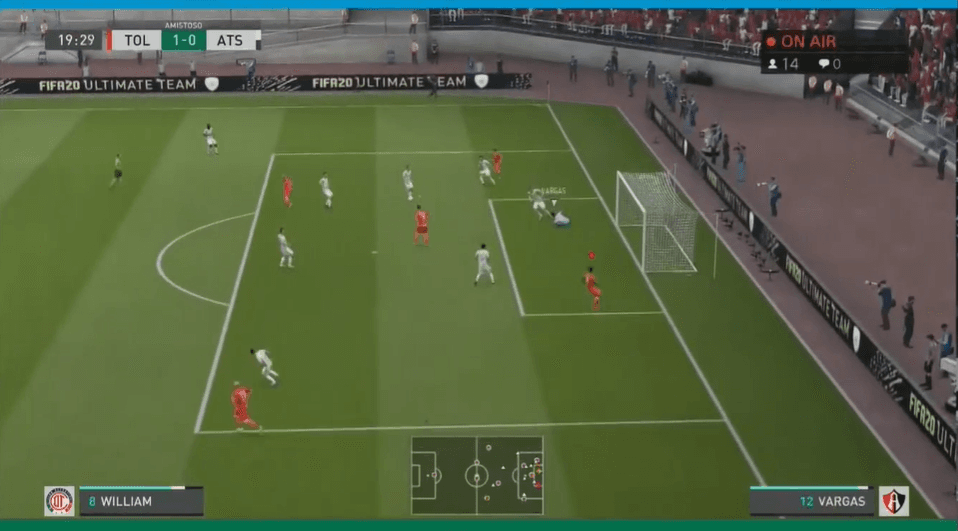This screenshot has height=531, width=958.
Task: Click the 8 William player name panel
Action: [141, 501]
